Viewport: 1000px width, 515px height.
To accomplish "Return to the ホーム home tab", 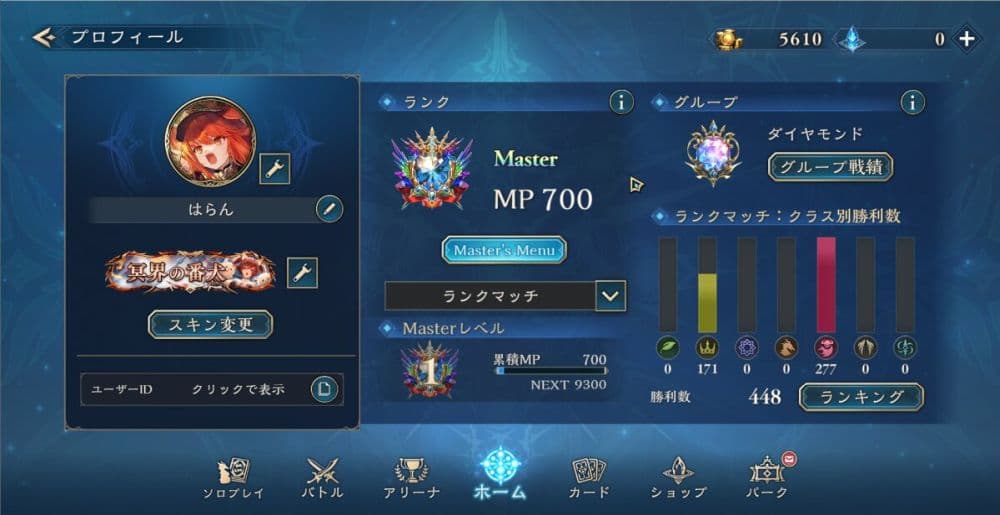I will [x=499, y=473].
